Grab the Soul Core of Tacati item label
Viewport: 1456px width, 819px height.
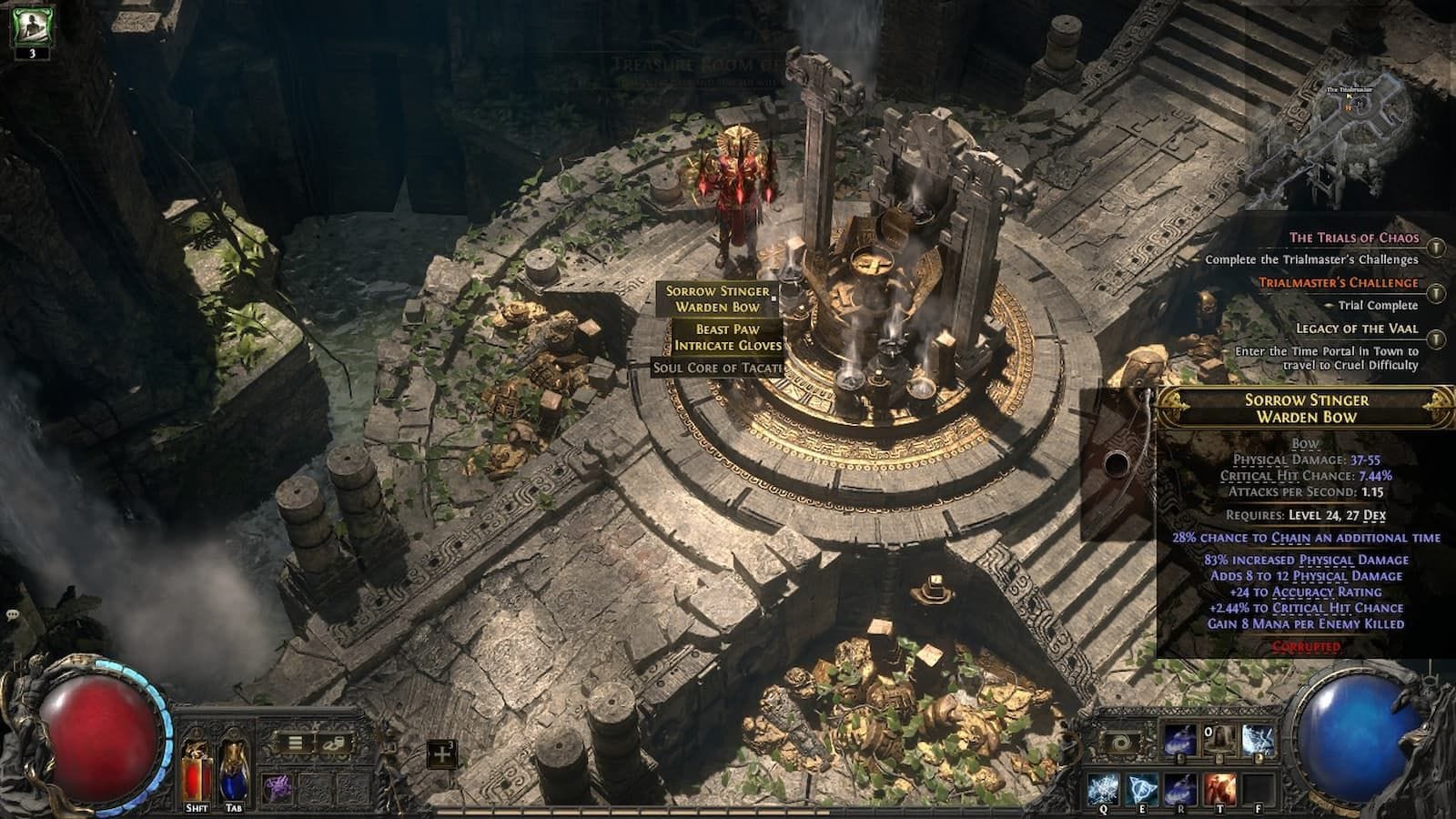[x=716, y=368]
